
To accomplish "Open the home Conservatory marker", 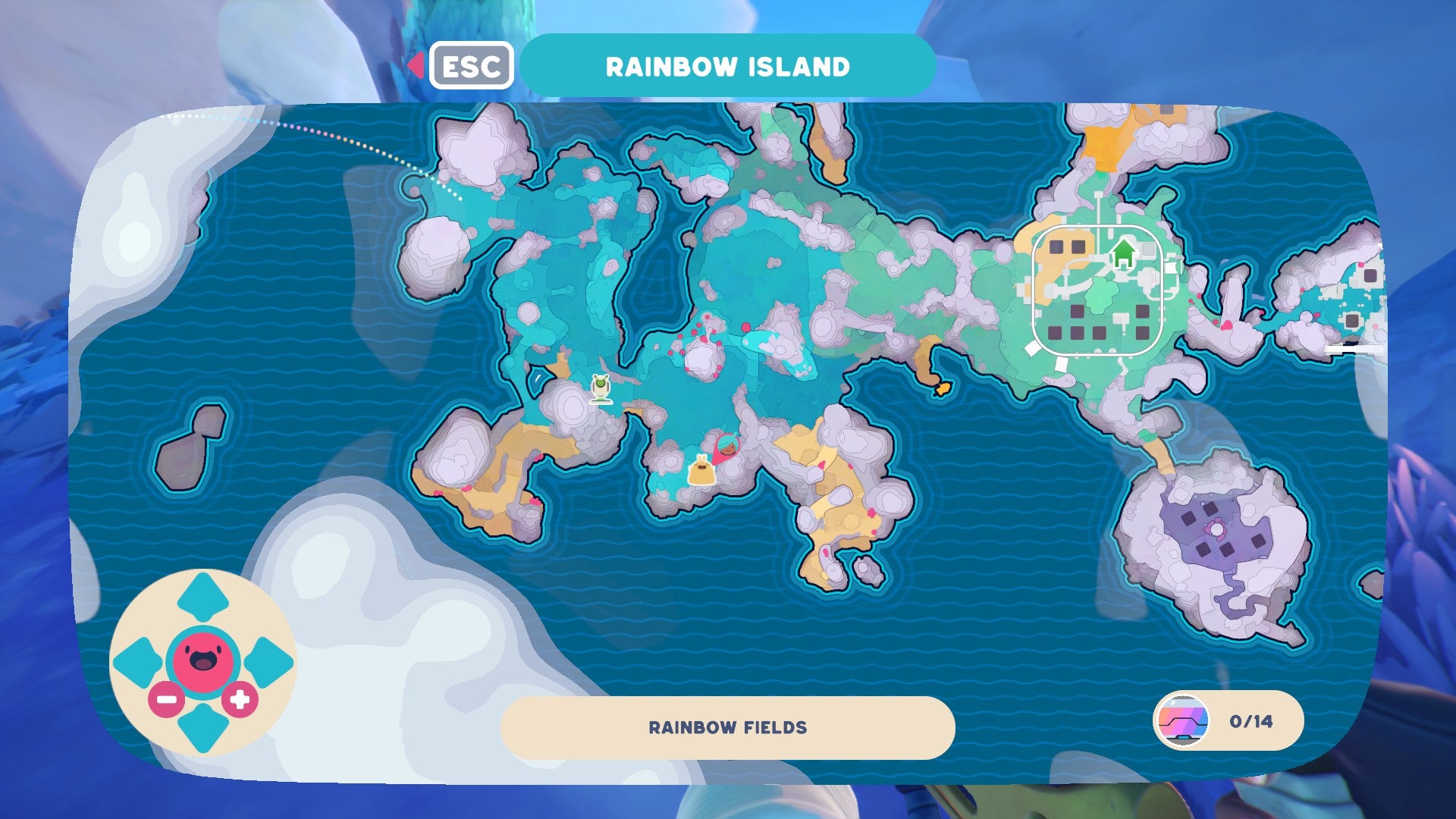I will 1123,250.
